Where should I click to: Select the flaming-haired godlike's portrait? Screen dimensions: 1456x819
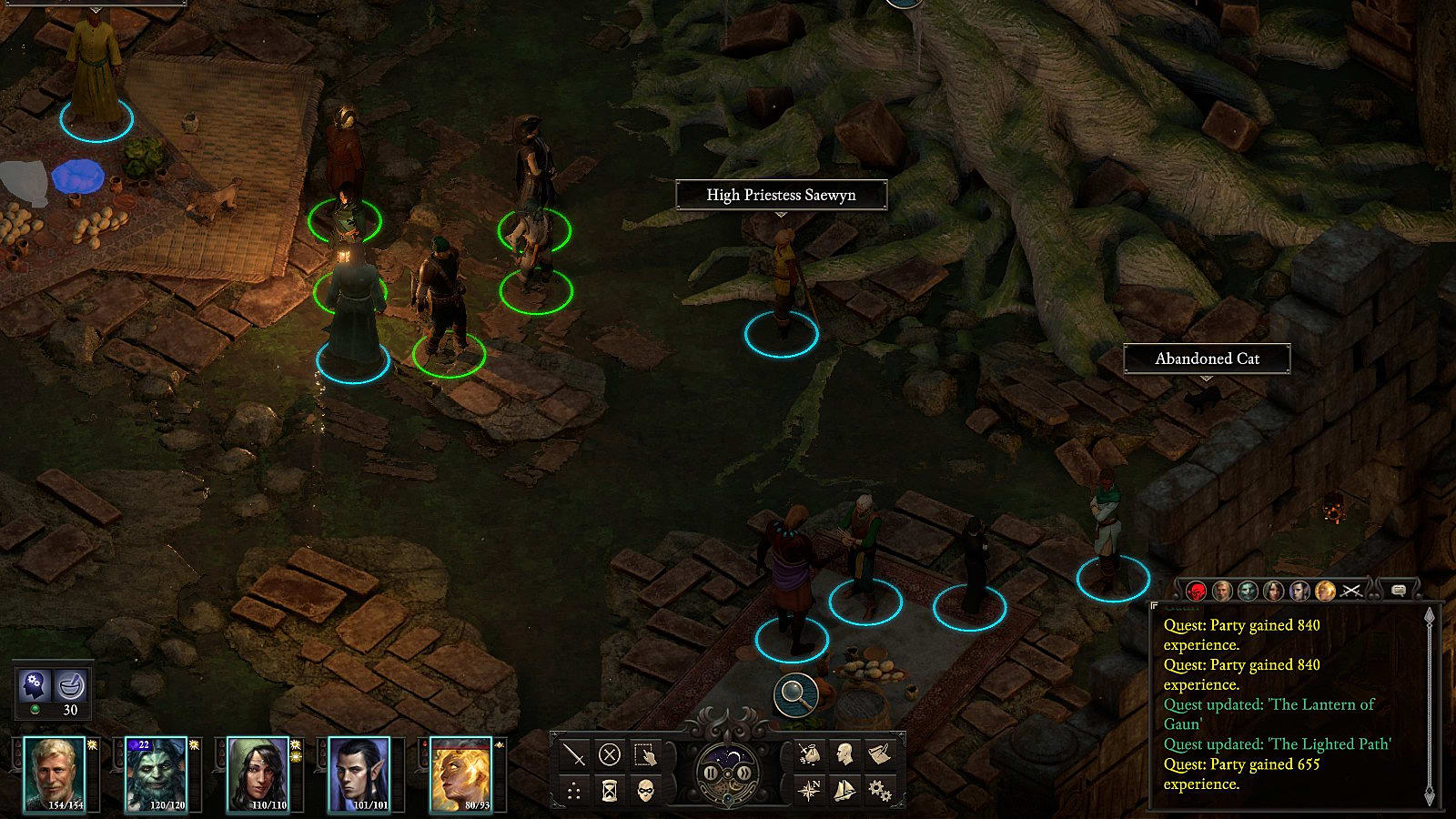pyautogui.click(x=460, y=773)
